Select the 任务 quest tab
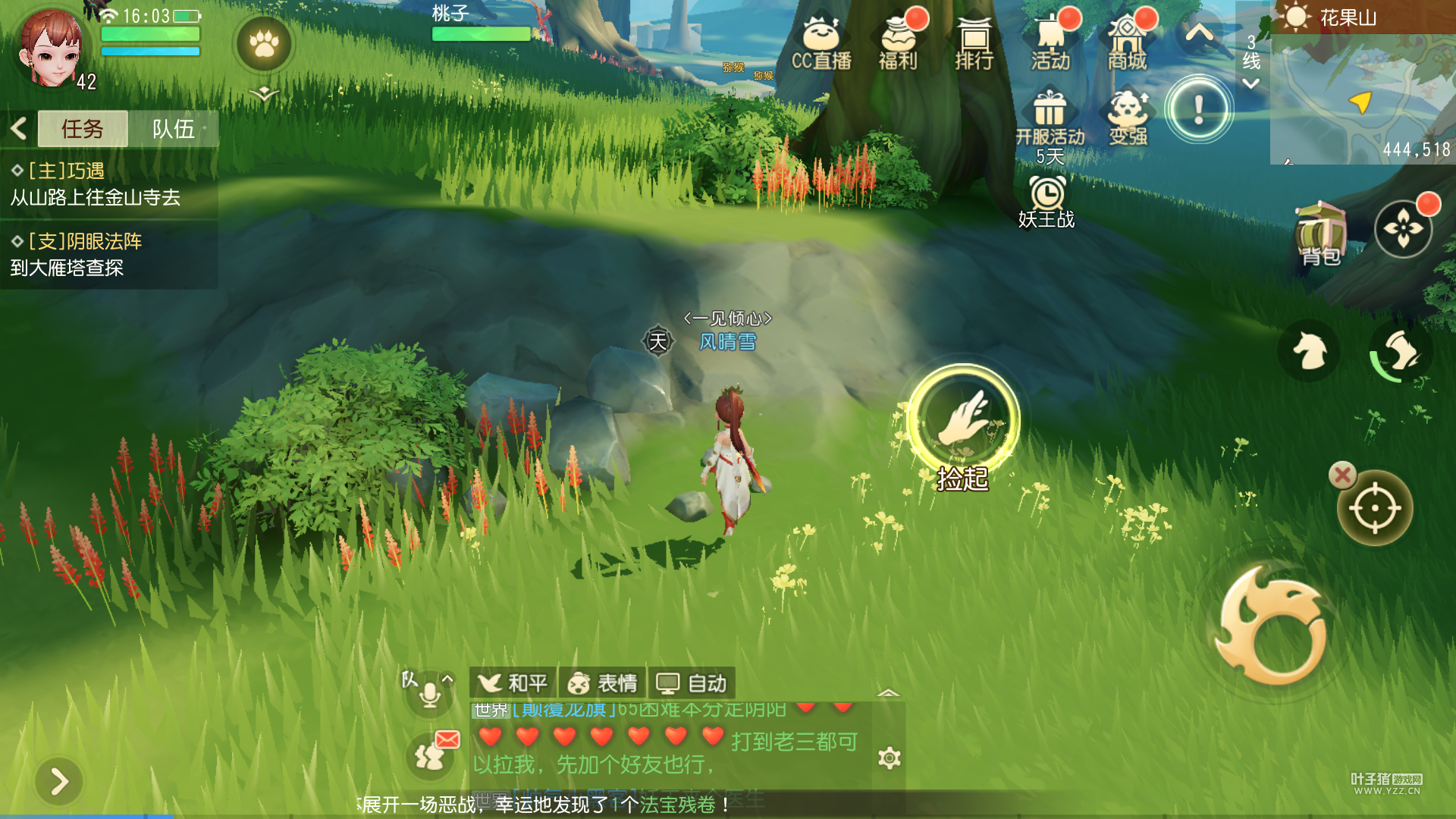 pos(82,129)
